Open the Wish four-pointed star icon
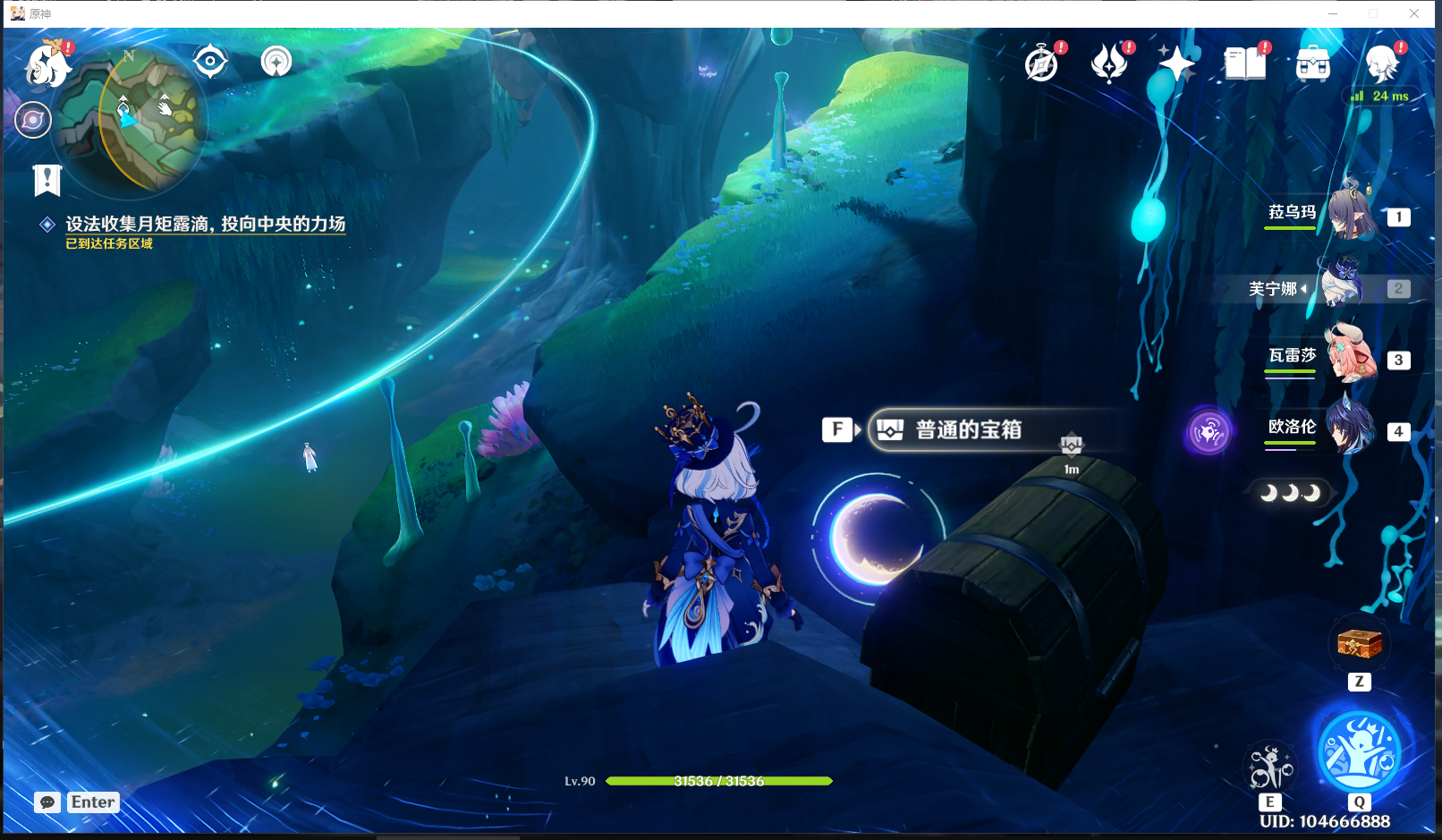 pyautogui.click(x=1177, y=64)
